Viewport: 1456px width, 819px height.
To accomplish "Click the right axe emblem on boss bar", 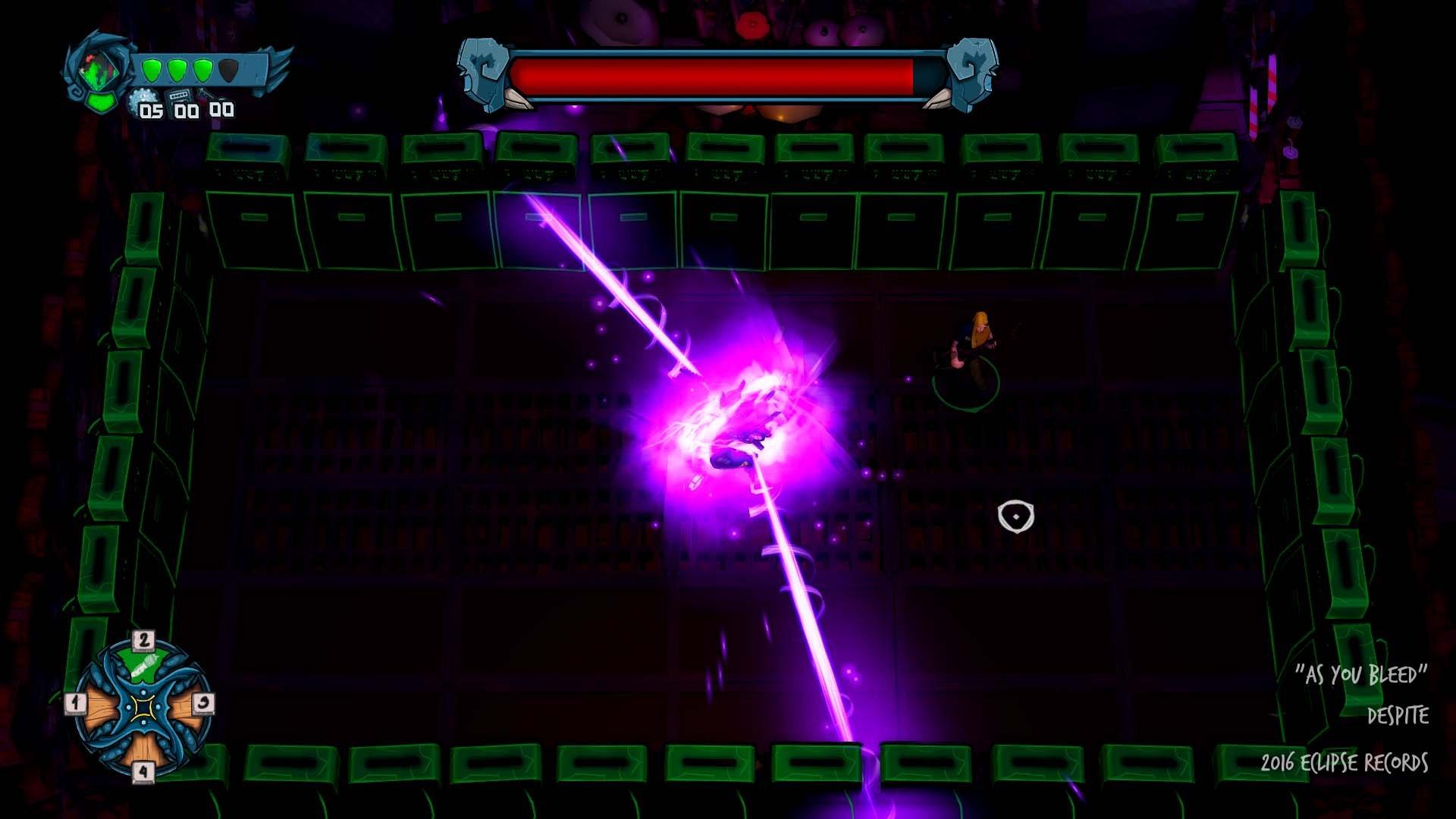I will pyautogui.click(x=971, y=74).
